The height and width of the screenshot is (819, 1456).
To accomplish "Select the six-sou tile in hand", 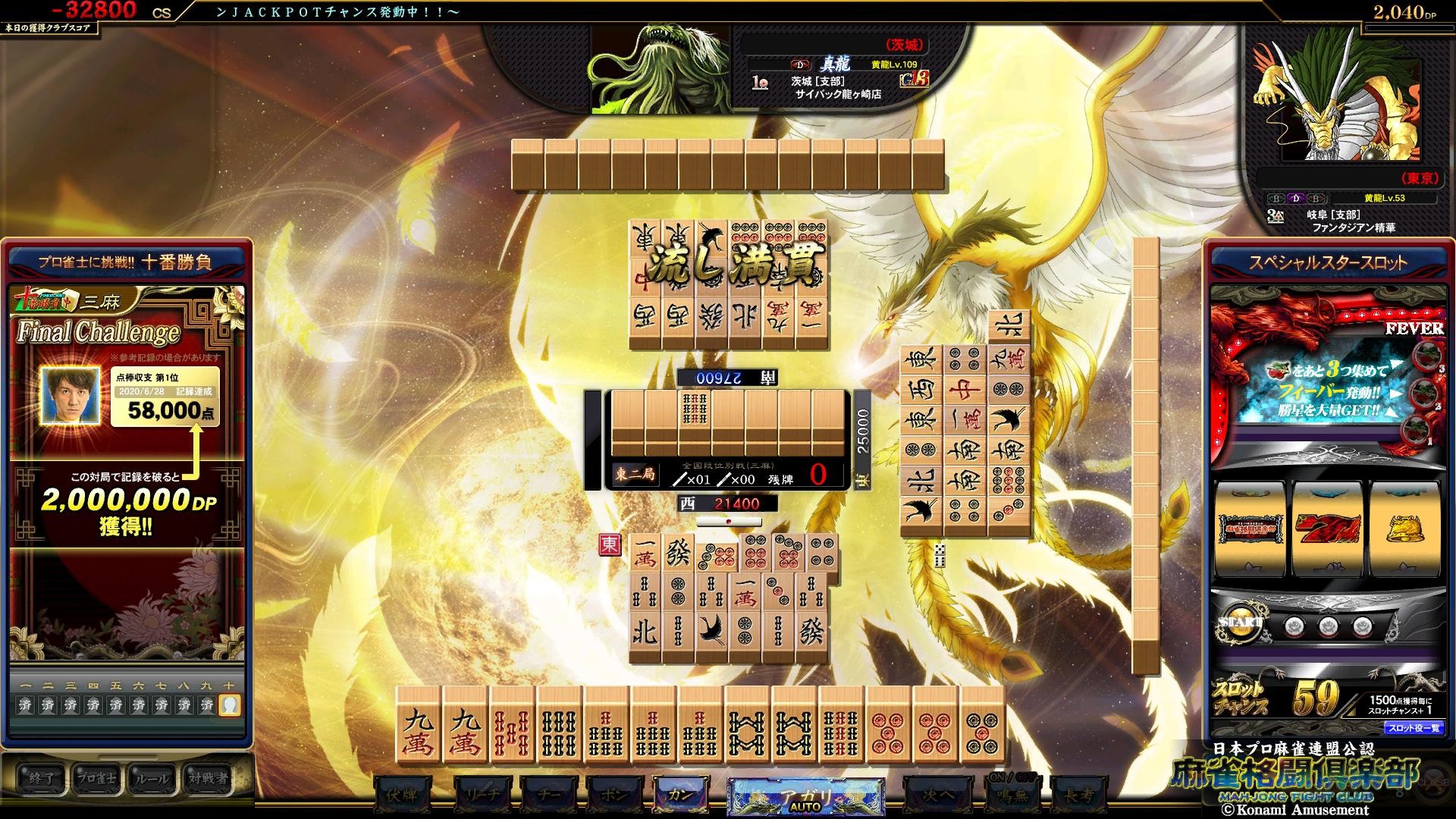I will [x=559, y=725].
